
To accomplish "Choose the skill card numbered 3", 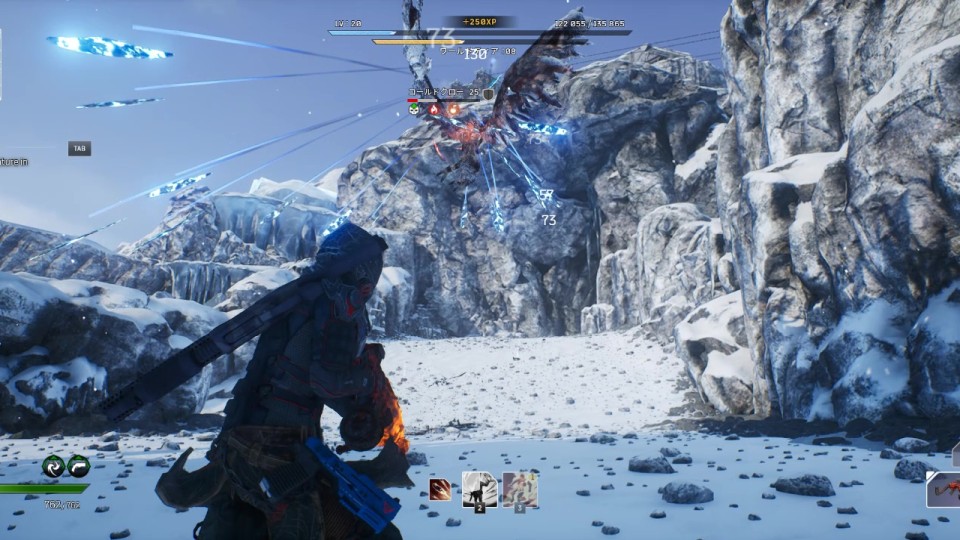I will (x=520, y=489).
